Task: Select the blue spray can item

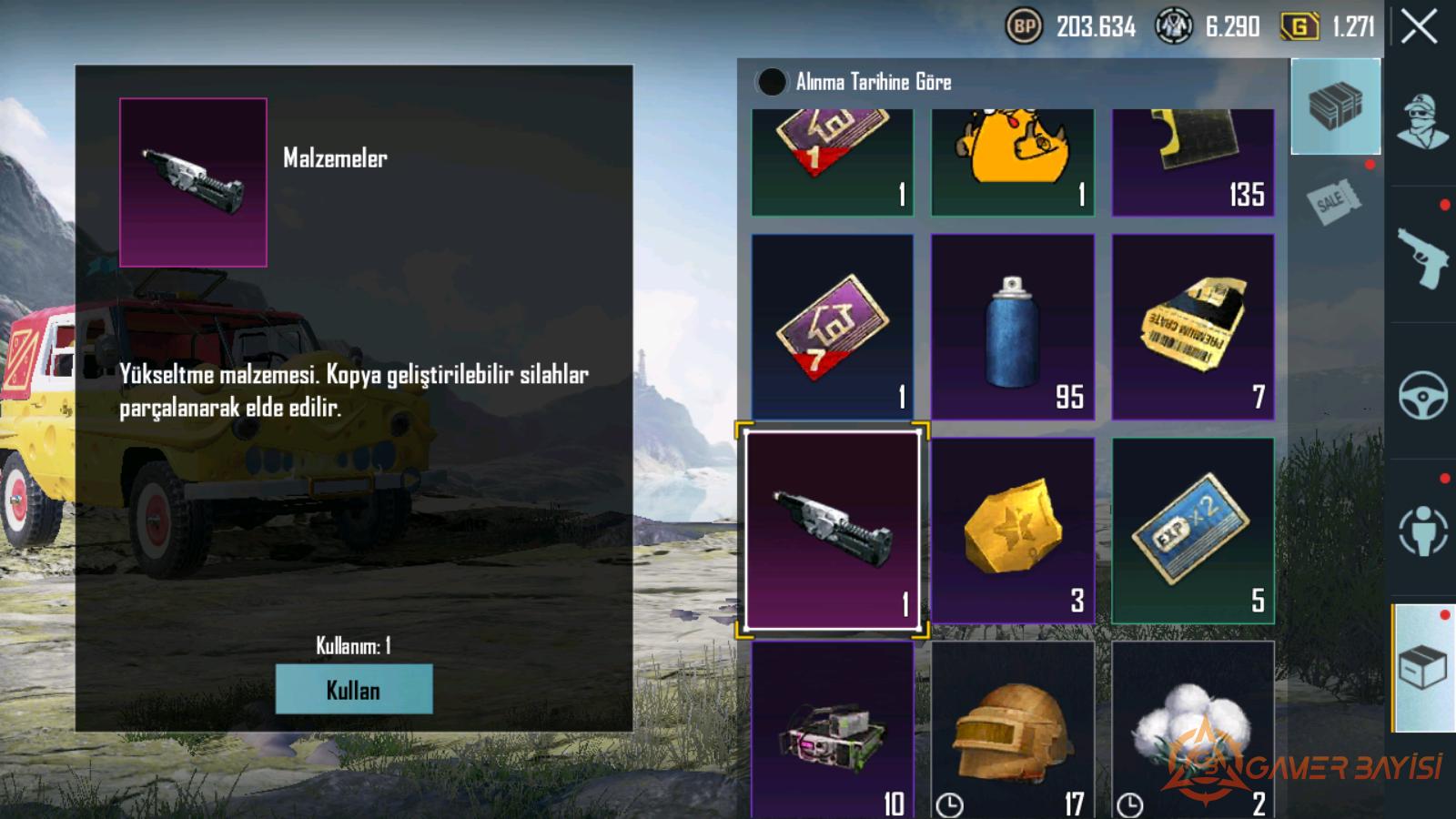Action: [1012, 327]
